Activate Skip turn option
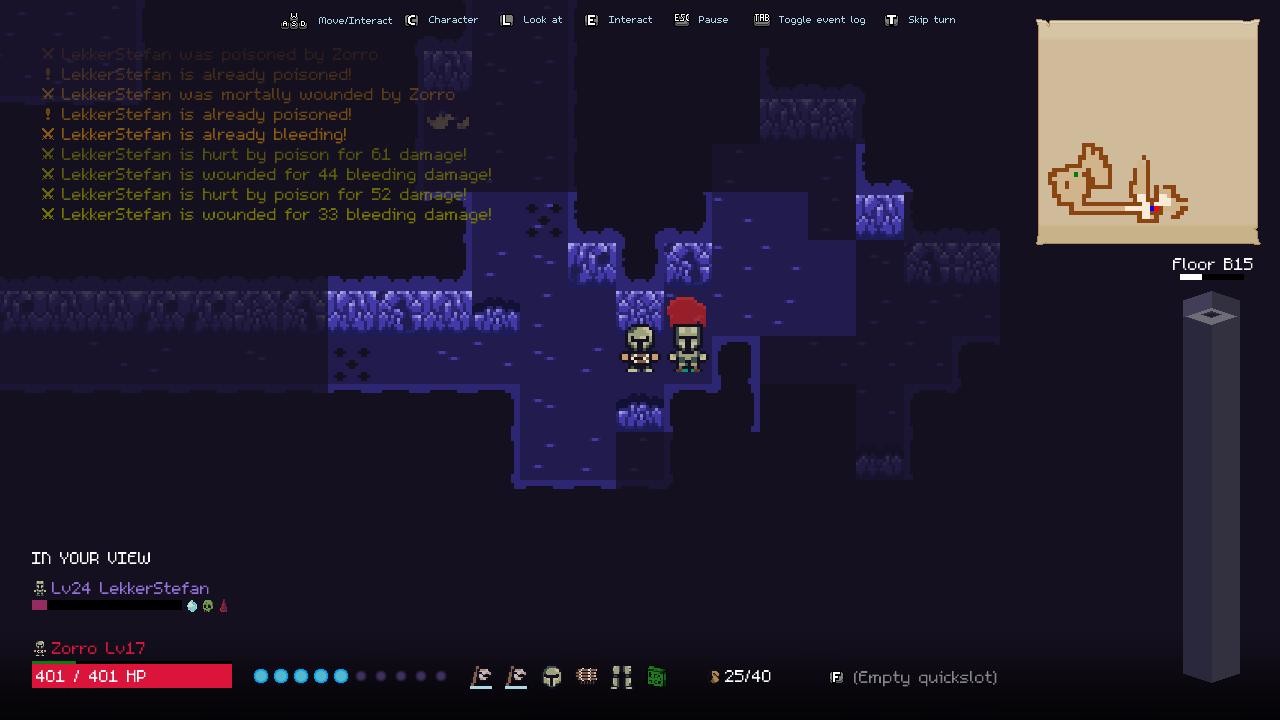 919,19
